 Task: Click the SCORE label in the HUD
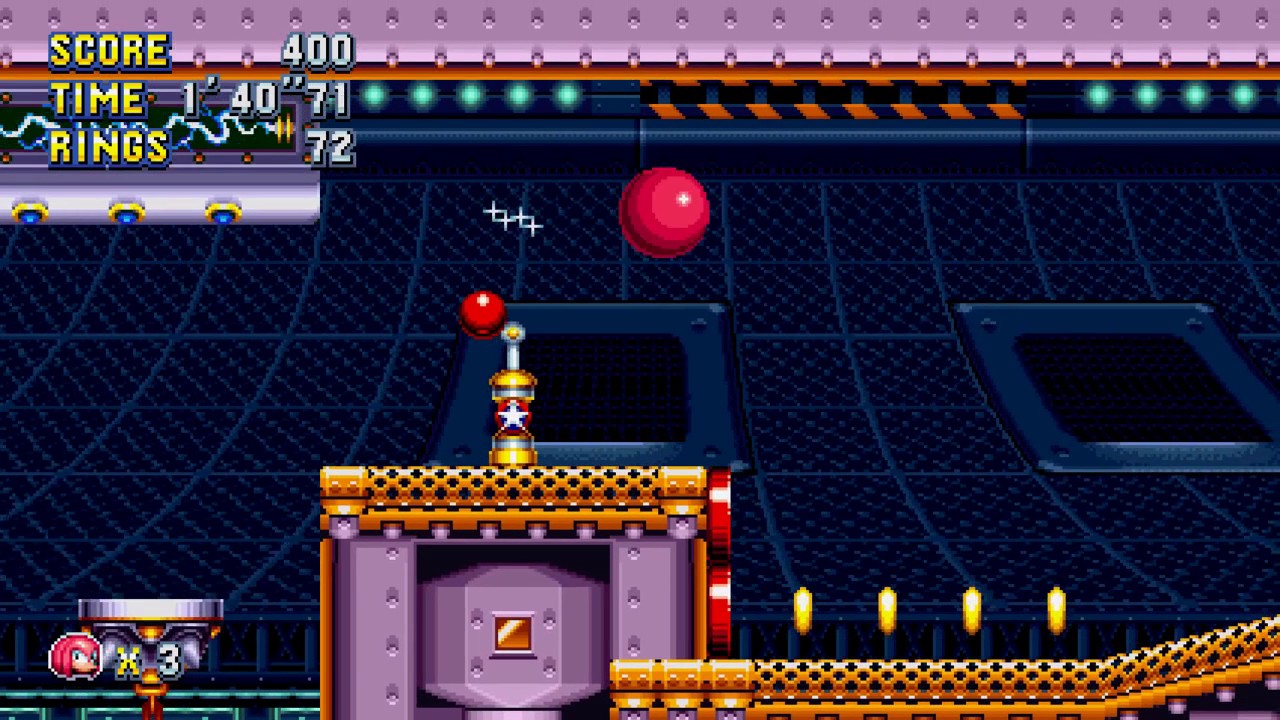(x=110, y=50)
